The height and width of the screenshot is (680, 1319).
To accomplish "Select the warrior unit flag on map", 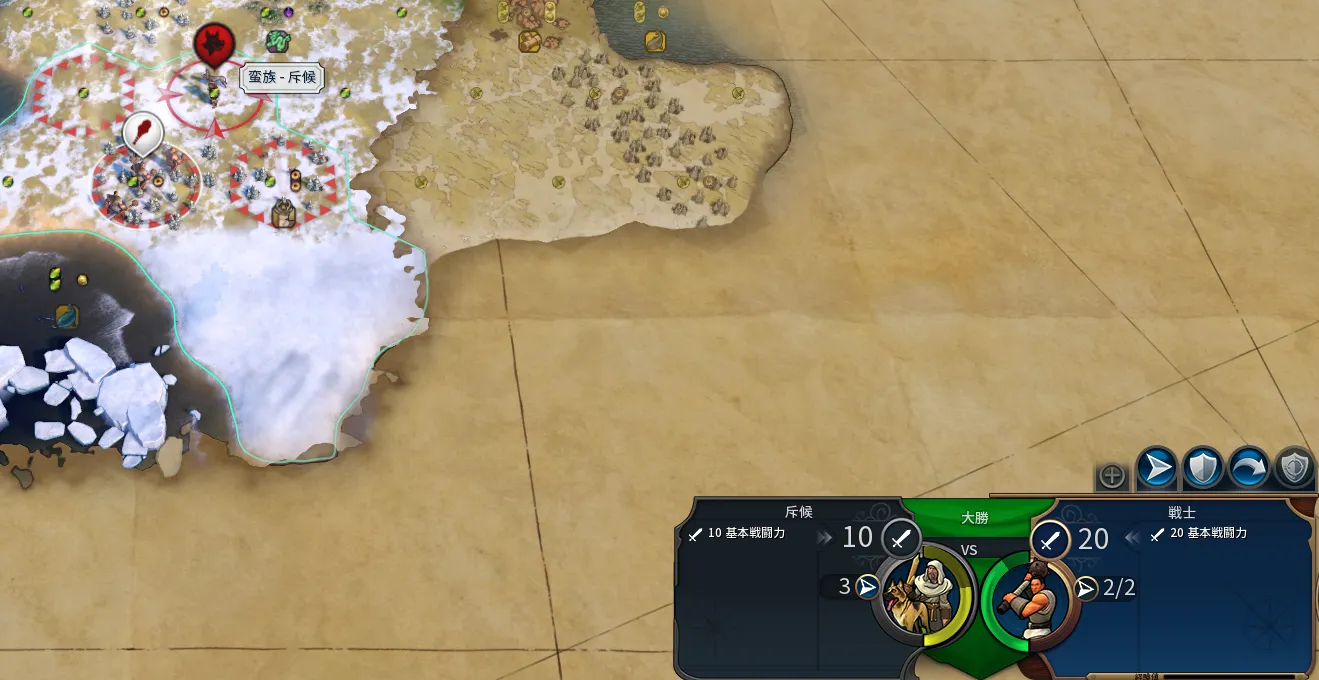I will coord(143,133).
